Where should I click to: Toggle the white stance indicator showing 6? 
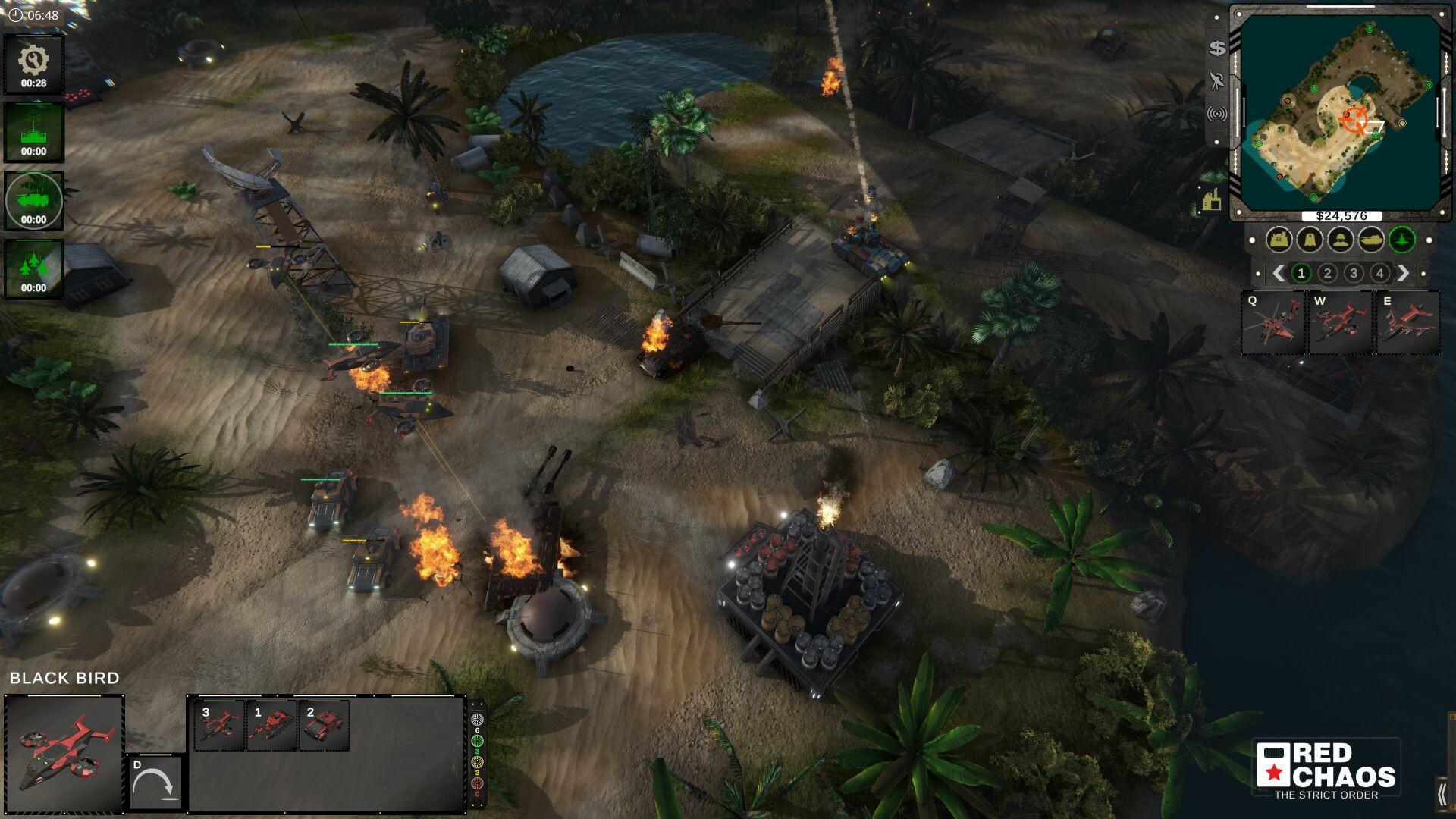click(478, 719)
